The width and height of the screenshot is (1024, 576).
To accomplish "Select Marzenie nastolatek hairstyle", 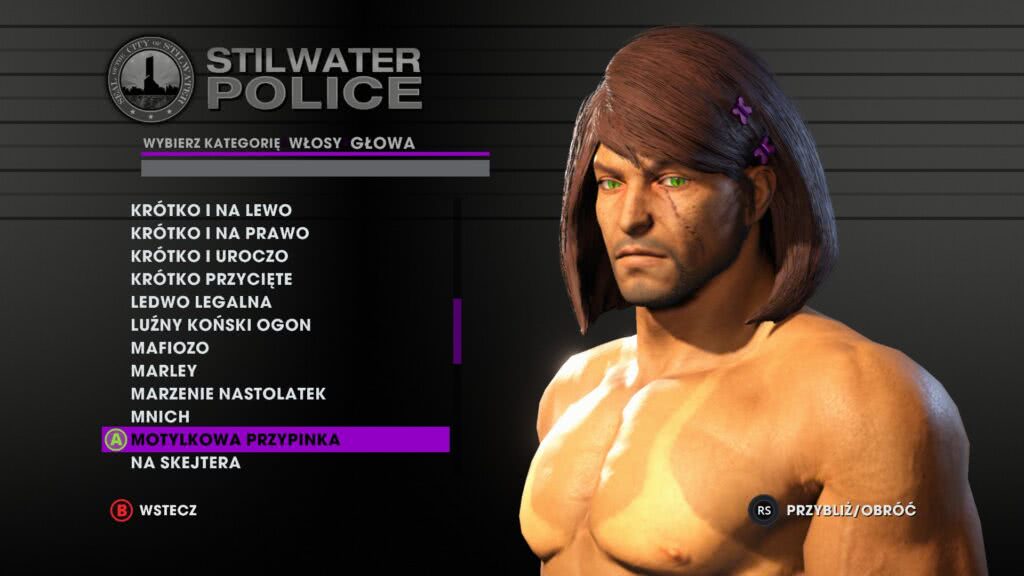I will [x=228, y=394].
